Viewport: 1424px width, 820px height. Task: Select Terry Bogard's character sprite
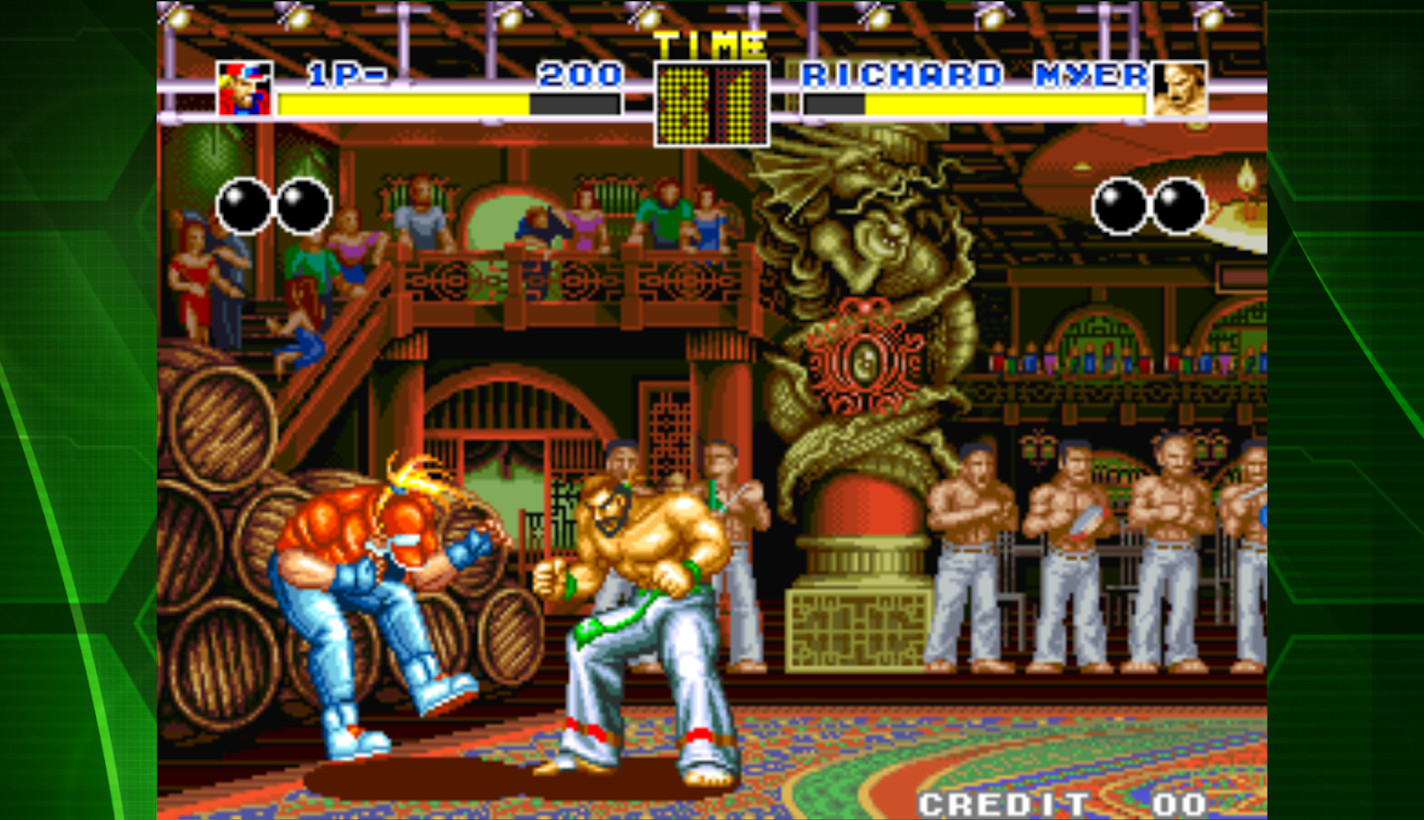coord(380,580)
